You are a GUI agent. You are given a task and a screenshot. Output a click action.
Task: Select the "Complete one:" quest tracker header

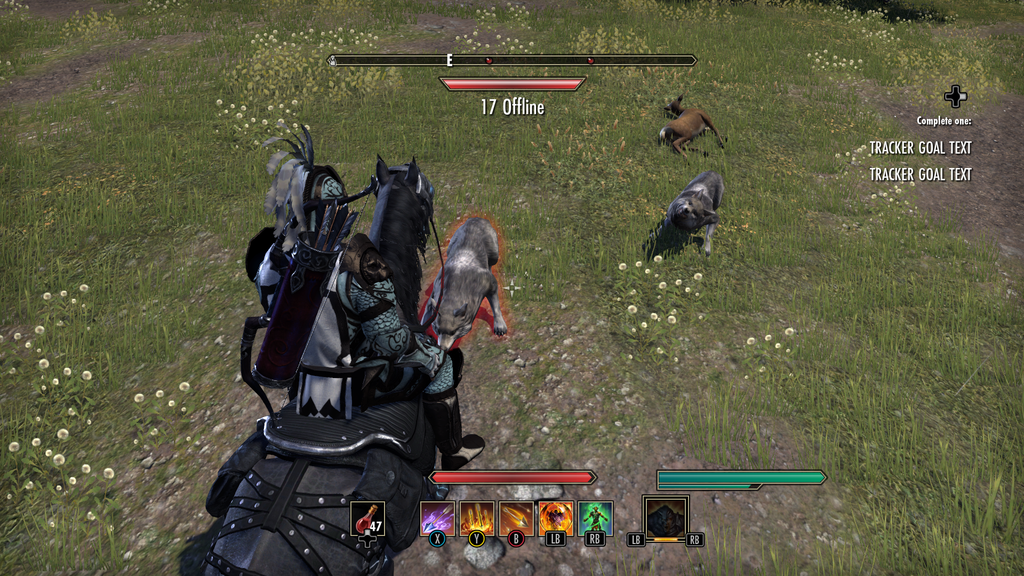[x=943, y=121]
